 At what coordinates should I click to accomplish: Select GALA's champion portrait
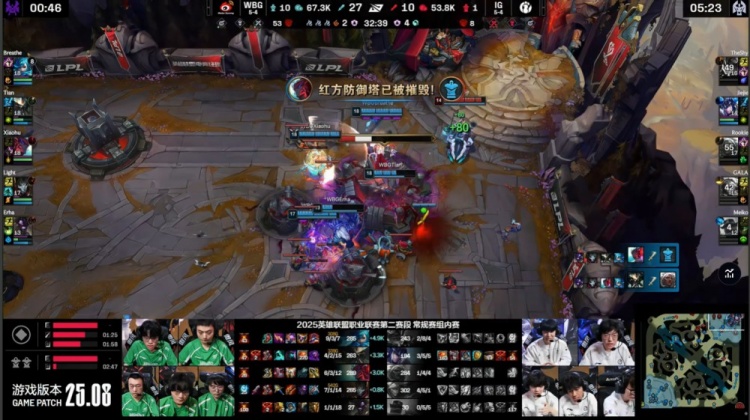point(729,190)
